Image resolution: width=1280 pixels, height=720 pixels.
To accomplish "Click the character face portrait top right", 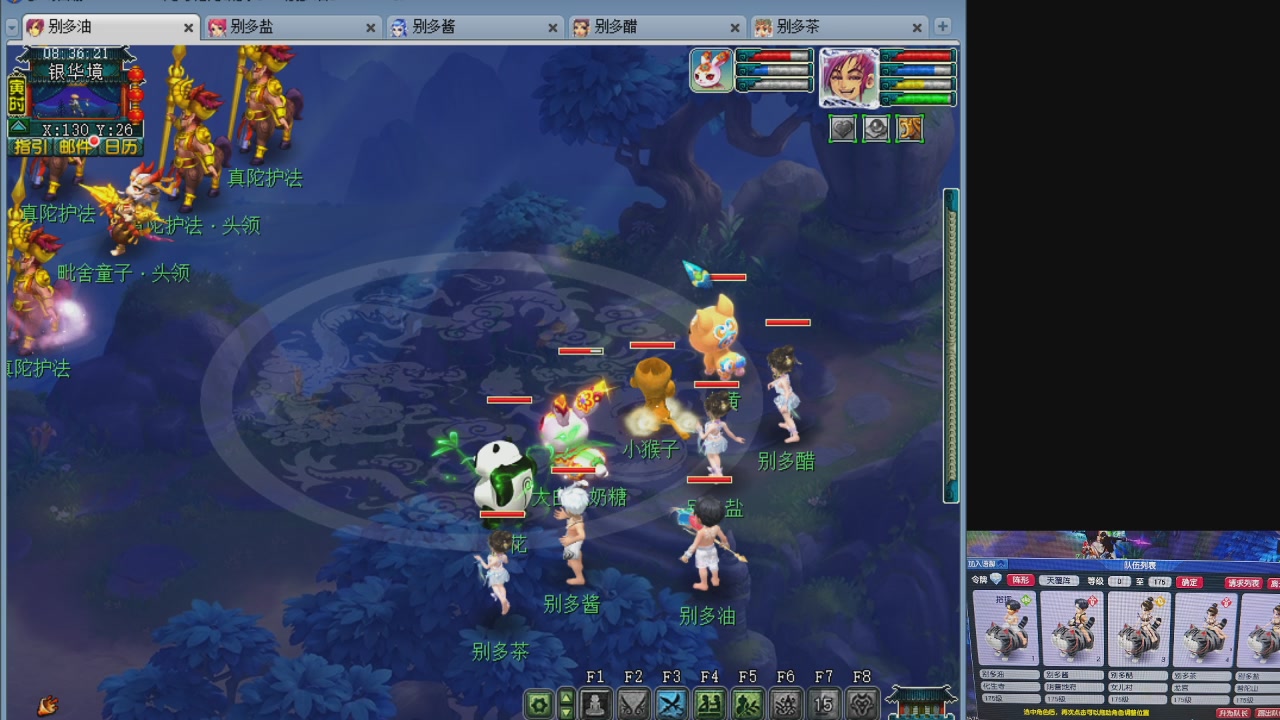I will pyautogui.click(x=851, y=78).
